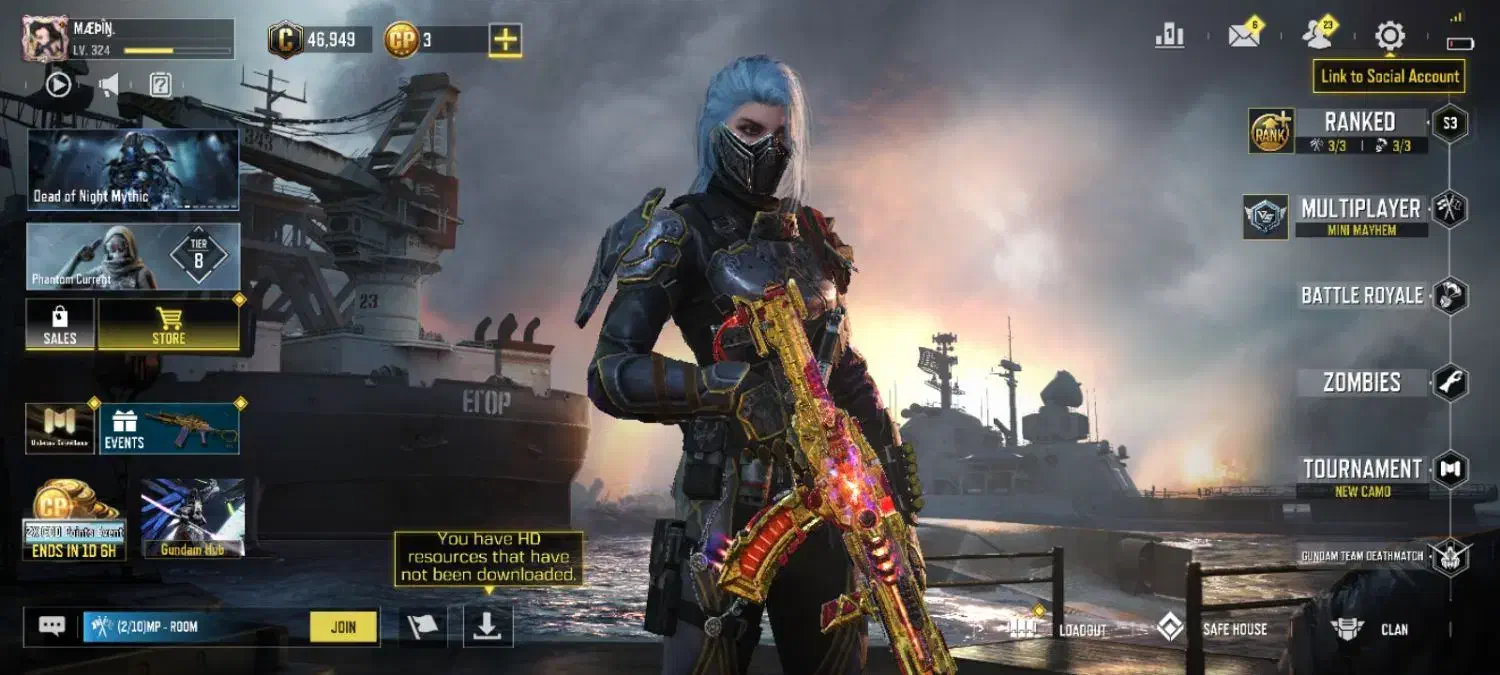Screen dimensions: 1500x675
Task: Check the mail envelope inbox
Action: (x=1244, y=36)
